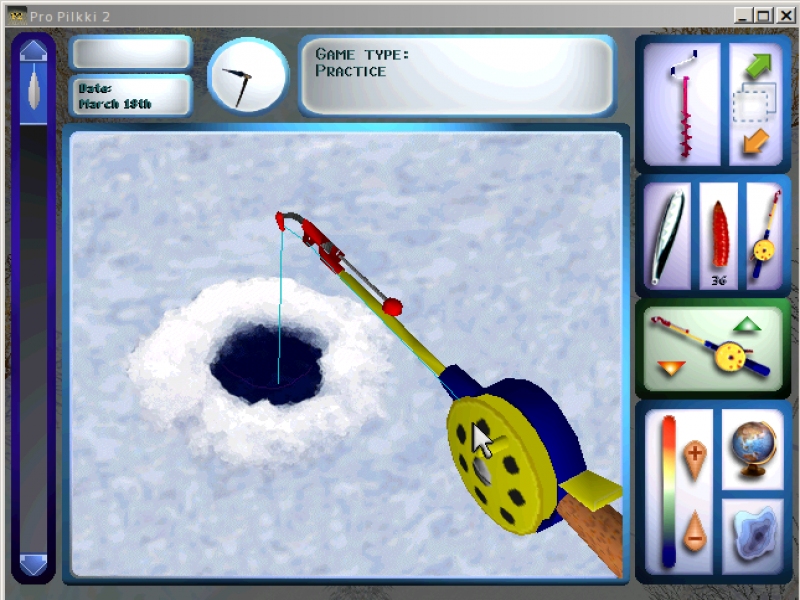Viewport: 800px width, 600px height.
Task: Click the depth bar down arrow
Action: tap(33, 565)
